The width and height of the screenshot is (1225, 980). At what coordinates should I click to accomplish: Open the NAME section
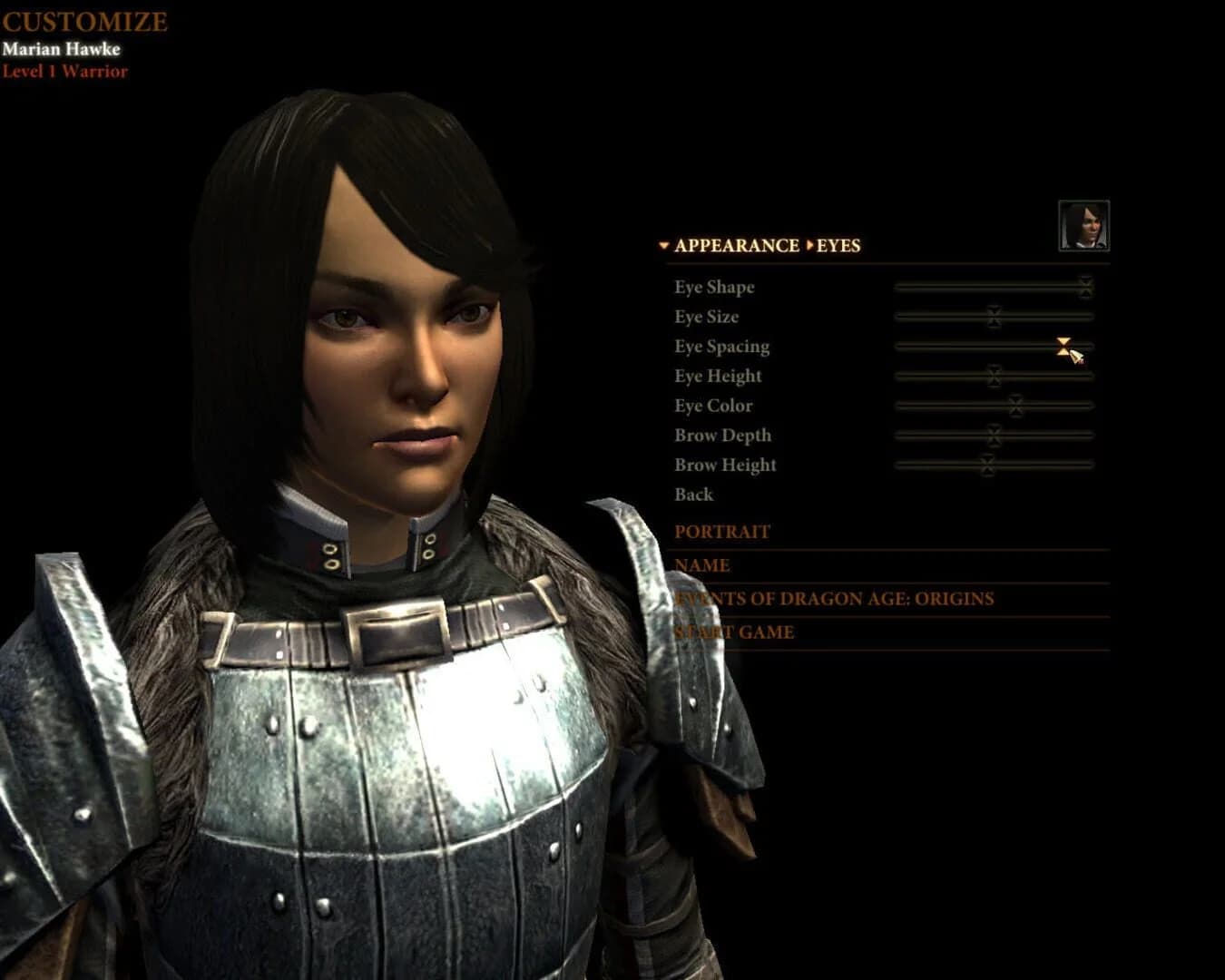[701, 565]
